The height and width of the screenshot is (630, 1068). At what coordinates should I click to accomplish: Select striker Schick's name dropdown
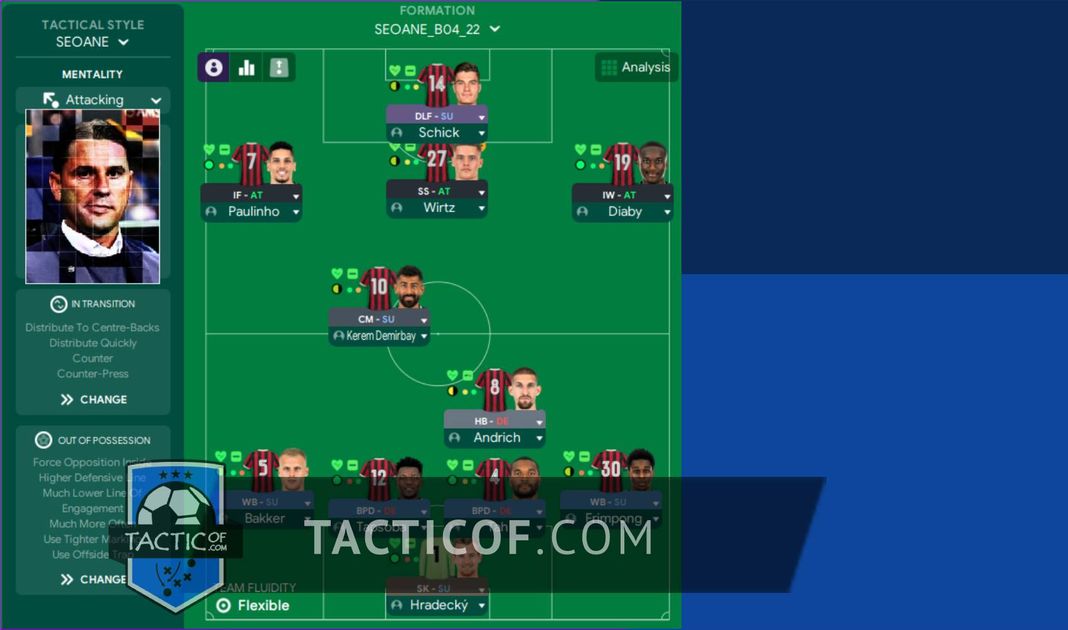coord(438,132)
